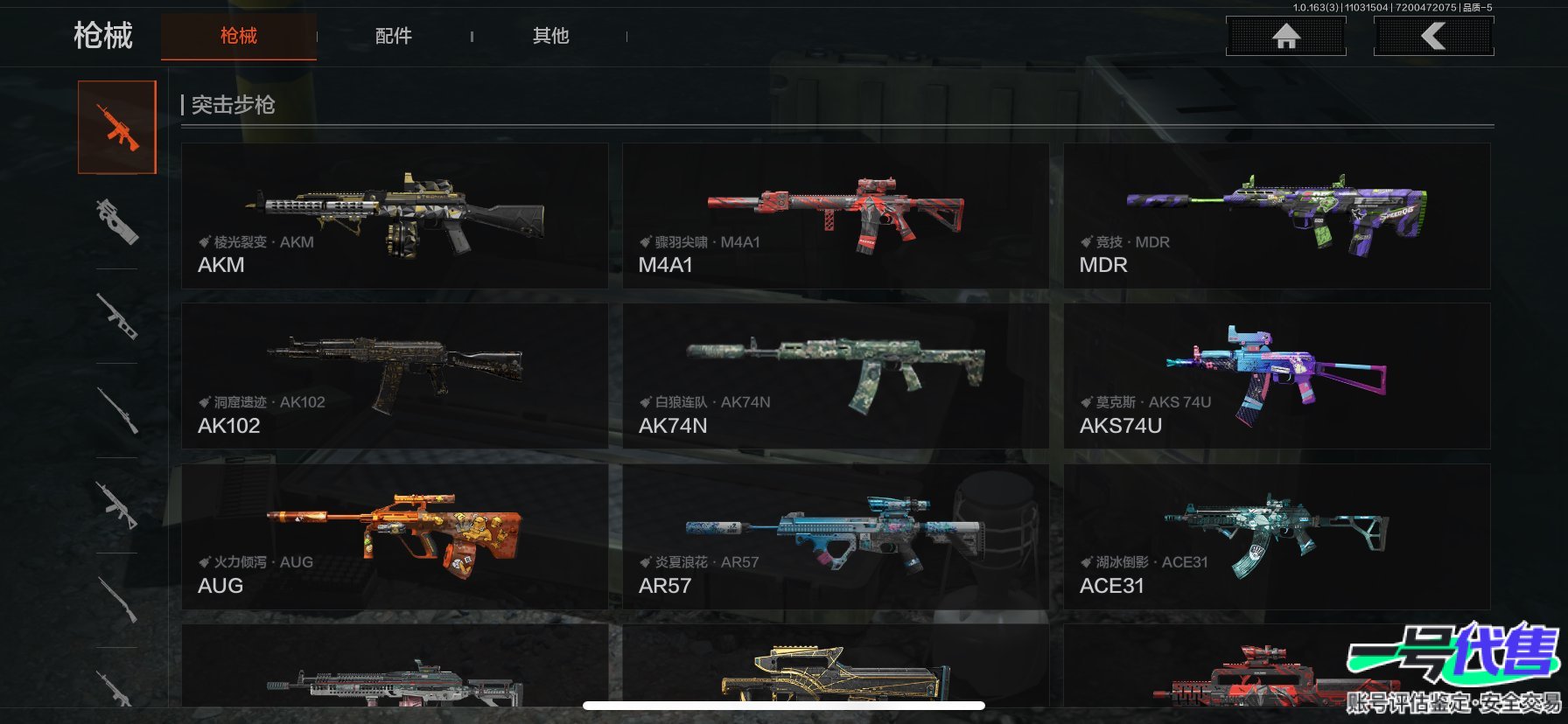The height and width of the screenshot is (724, 1568).
Task: Go to the home screen
Action: 1285,36
